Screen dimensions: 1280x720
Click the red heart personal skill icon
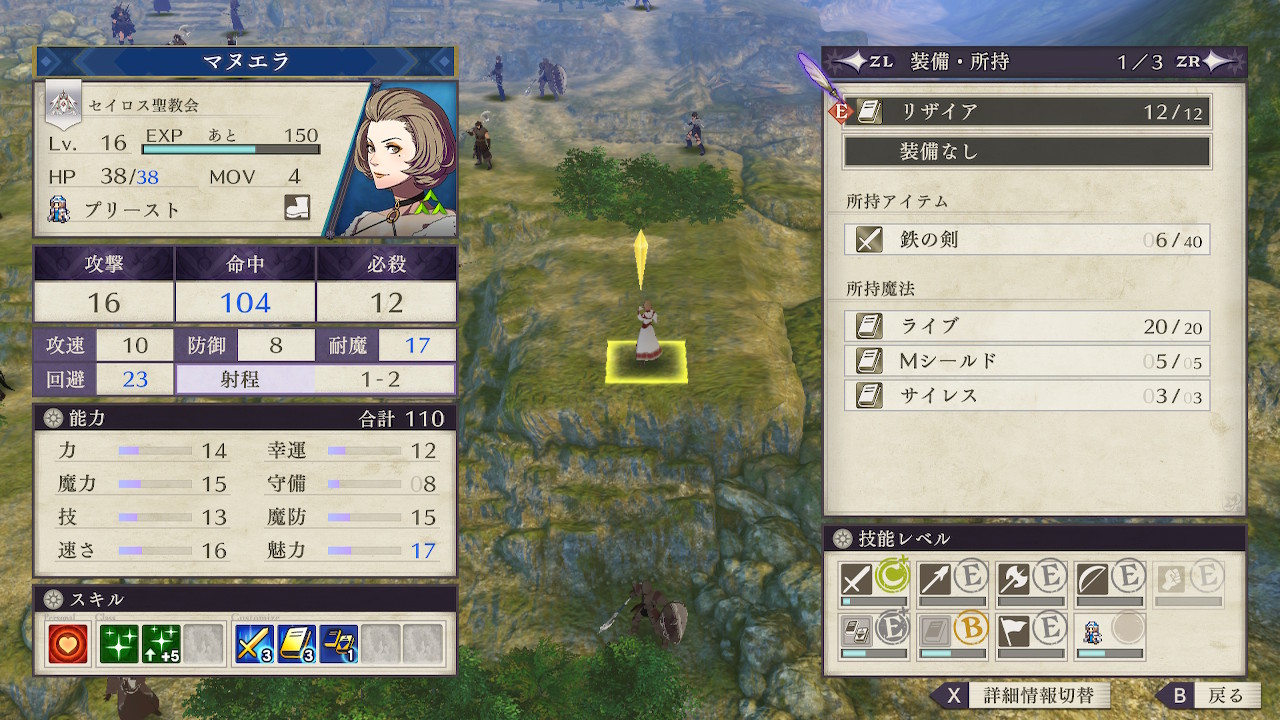(68, 645)
